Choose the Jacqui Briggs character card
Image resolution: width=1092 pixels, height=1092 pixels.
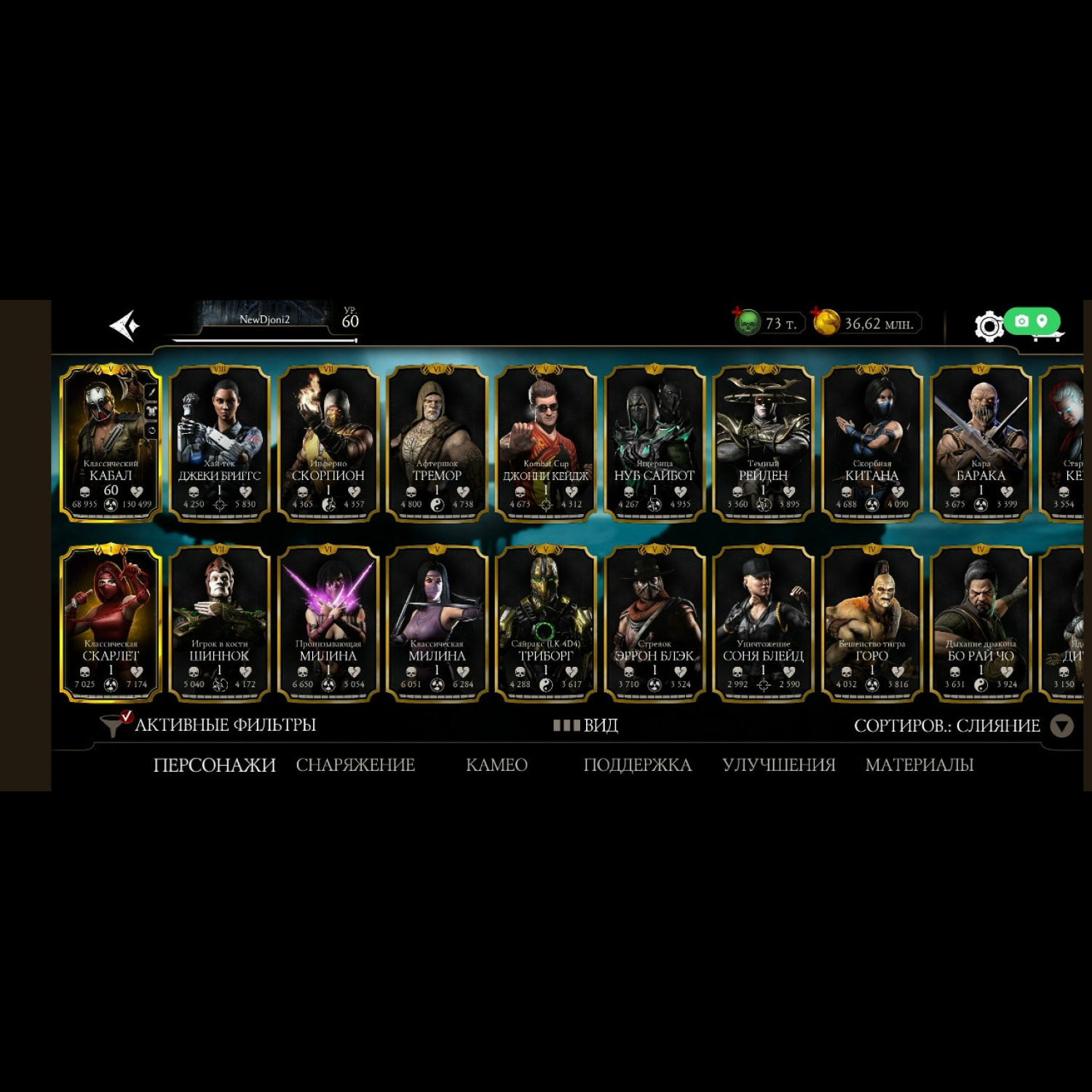[219, 443]
